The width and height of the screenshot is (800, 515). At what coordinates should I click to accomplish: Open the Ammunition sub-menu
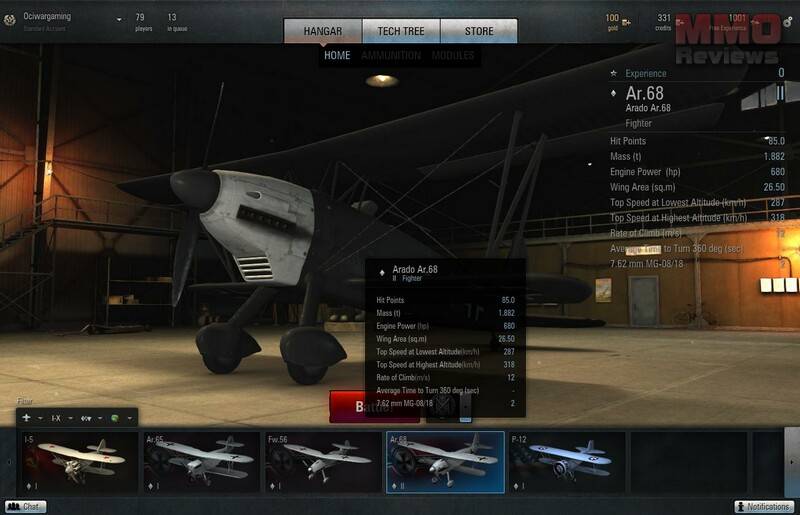point(391,56)
